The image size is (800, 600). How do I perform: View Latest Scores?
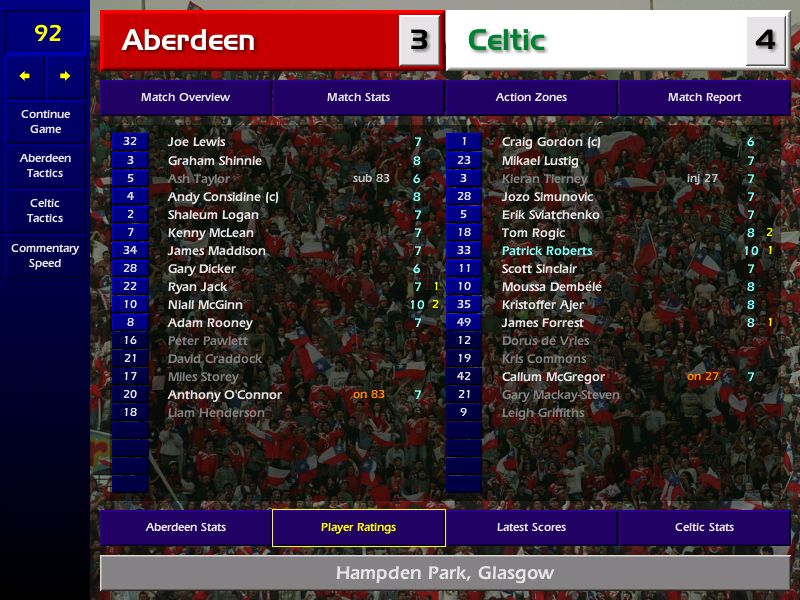[x=531, y=527]
